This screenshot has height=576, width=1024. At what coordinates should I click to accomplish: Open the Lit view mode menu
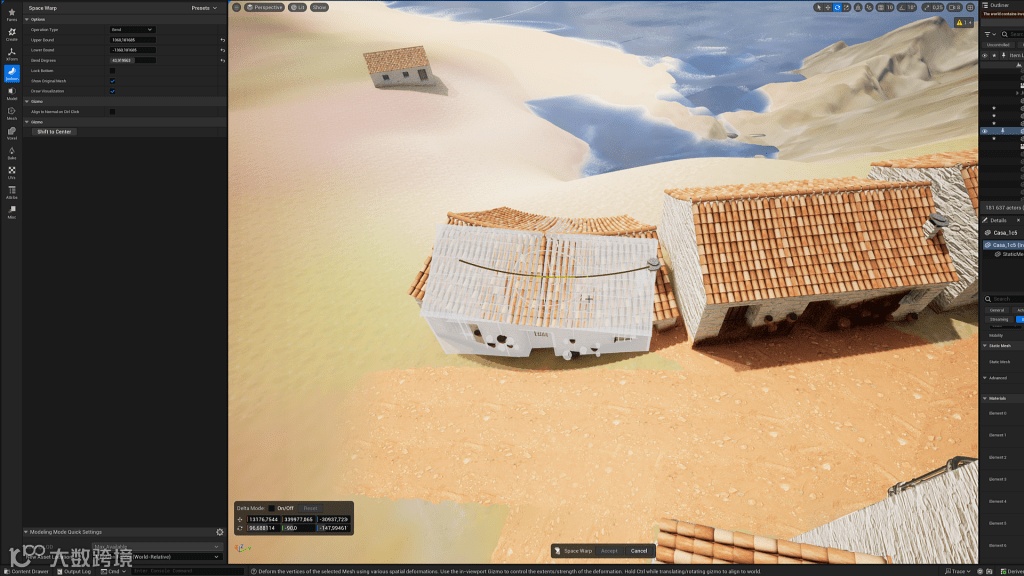(x=299, y=7)
